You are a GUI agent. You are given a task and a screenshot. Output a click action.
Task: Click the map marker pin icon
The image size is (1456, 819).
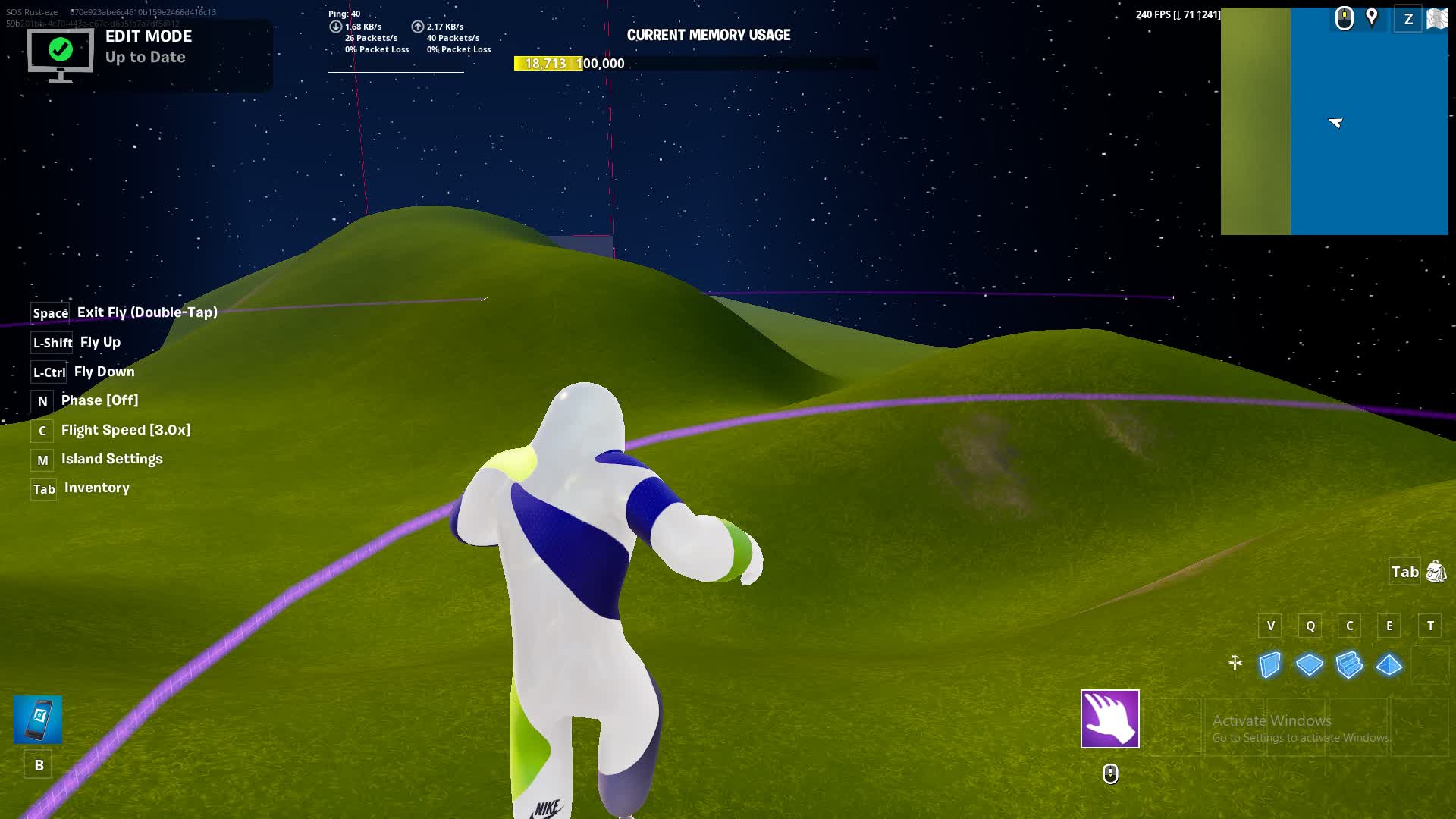(x=1372, y=17)
